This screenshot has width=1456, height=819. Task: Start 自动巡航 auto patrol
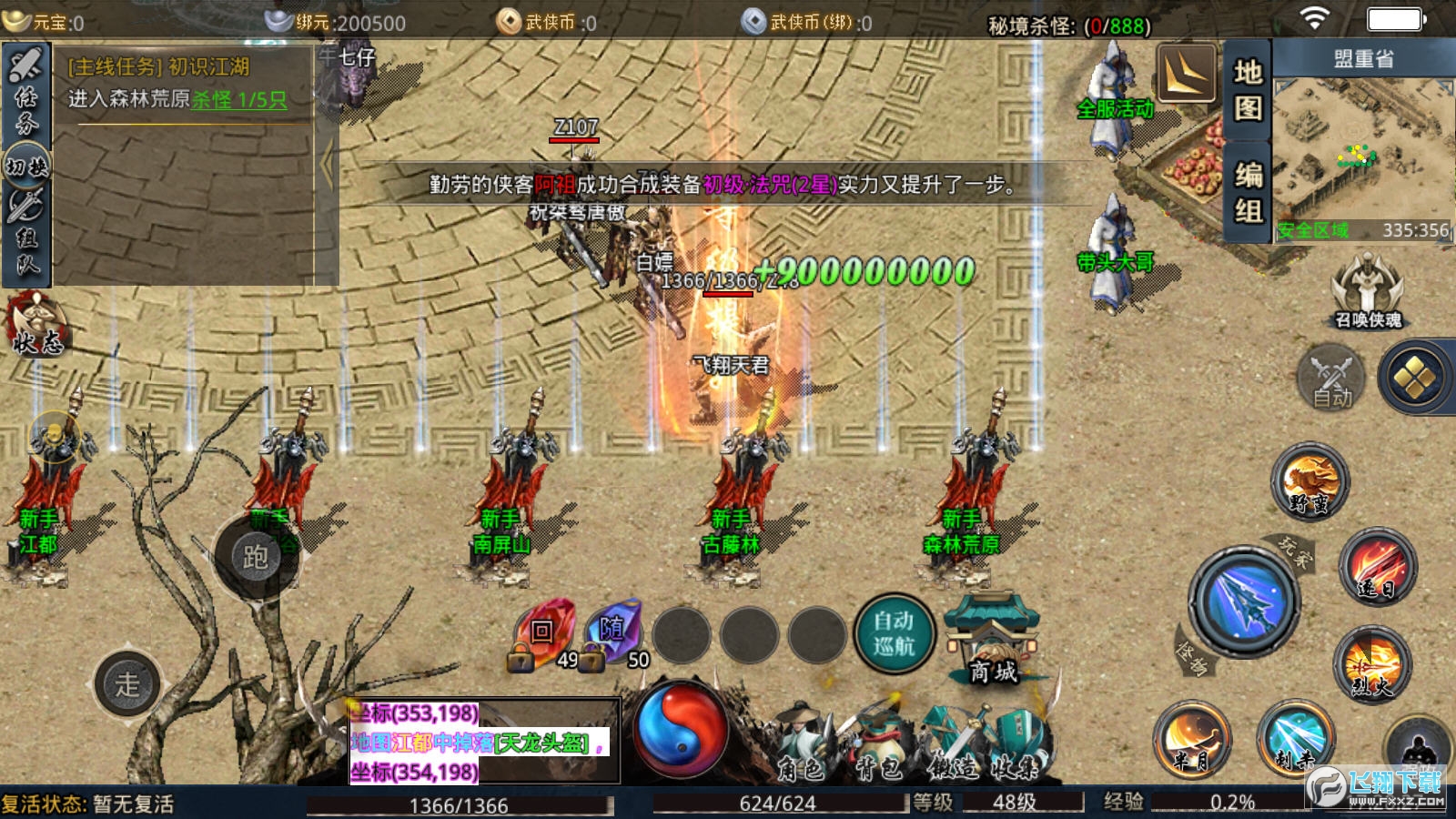(894, 633)
